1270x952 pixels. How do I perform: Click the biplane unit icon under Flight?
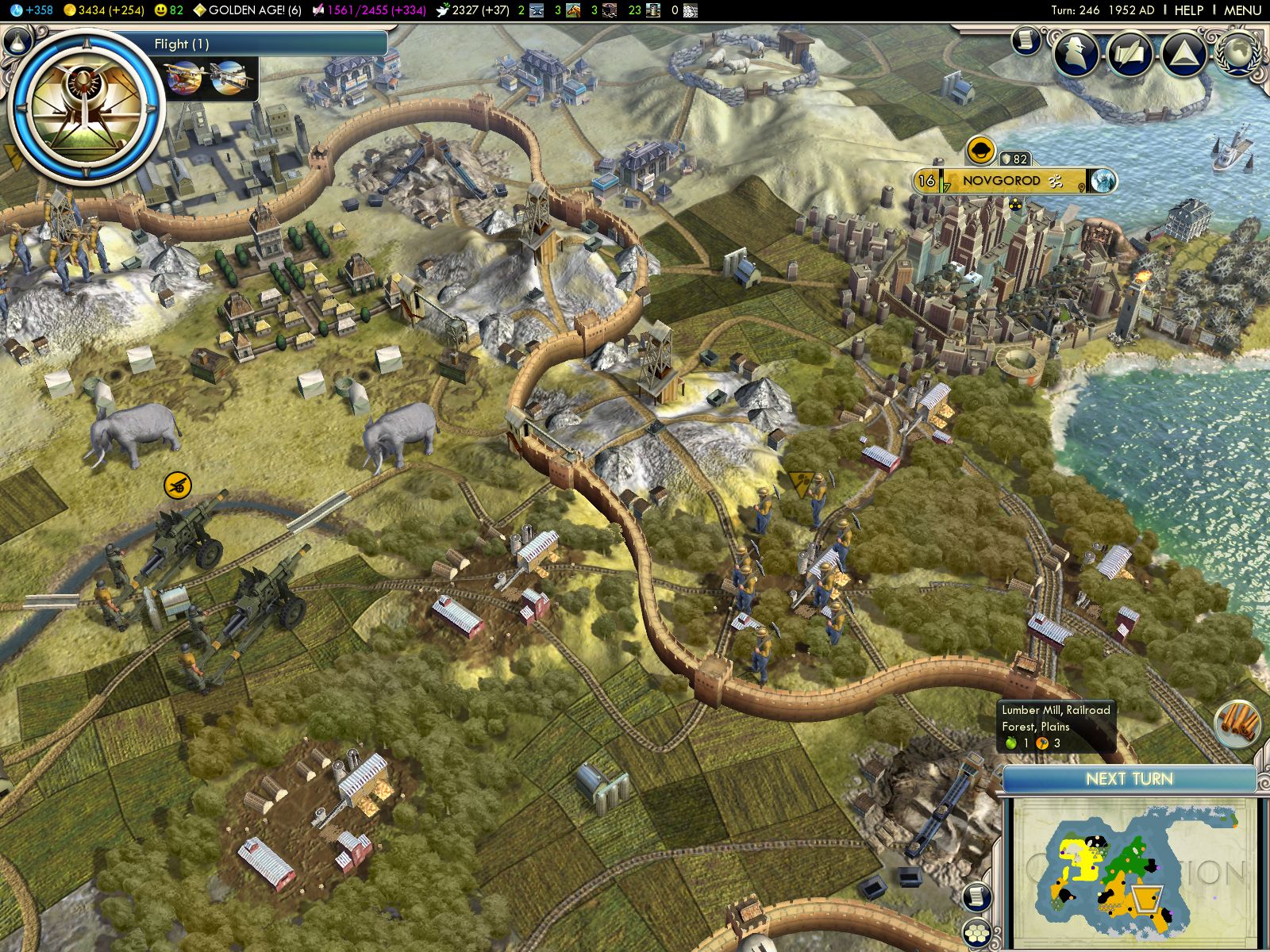pyautogui.click(x=184, y=79)
